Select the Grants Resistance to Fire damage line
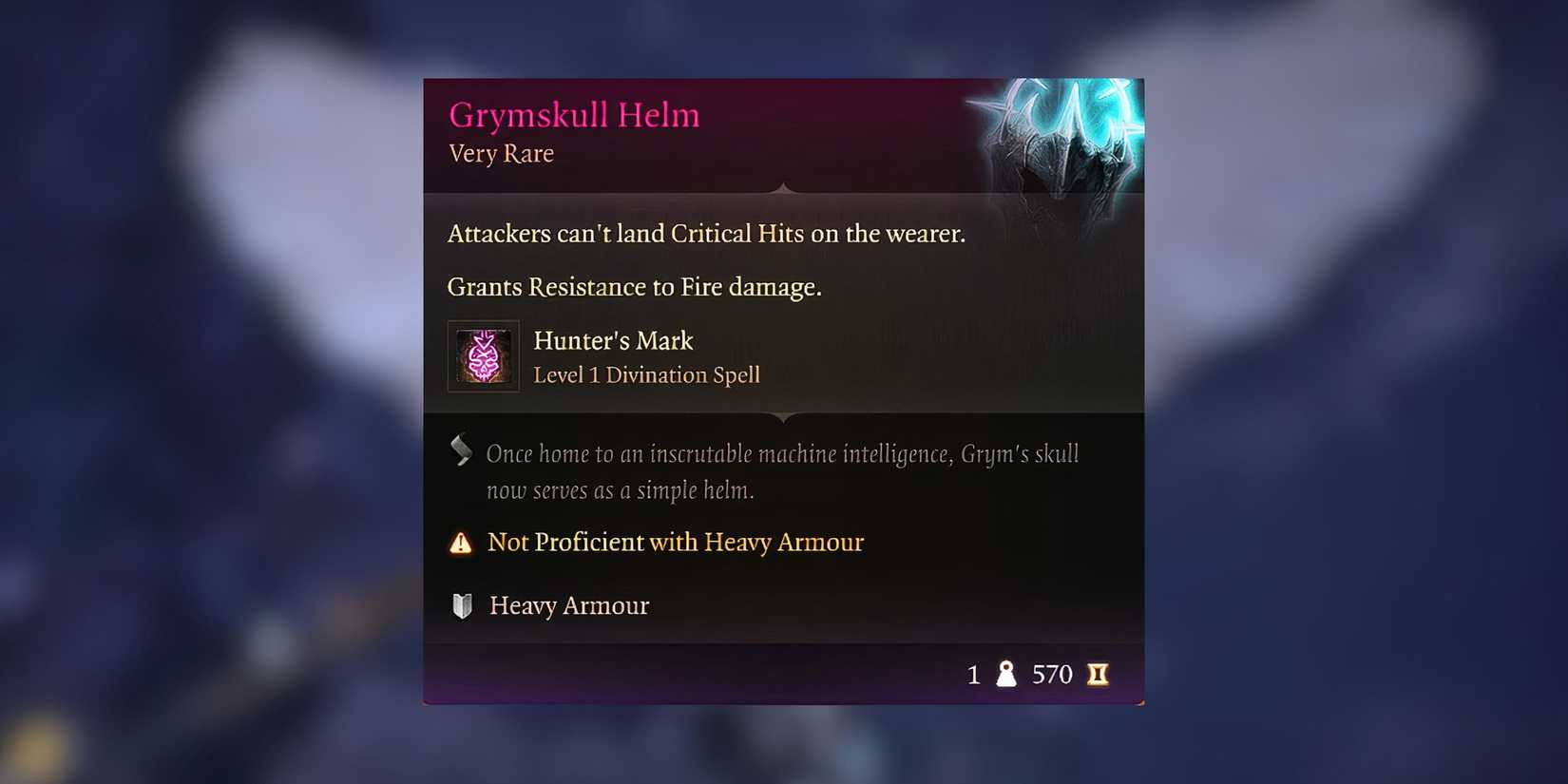Image resolution: width=1568 pixels, height=784 pixels. coord(634,286)
